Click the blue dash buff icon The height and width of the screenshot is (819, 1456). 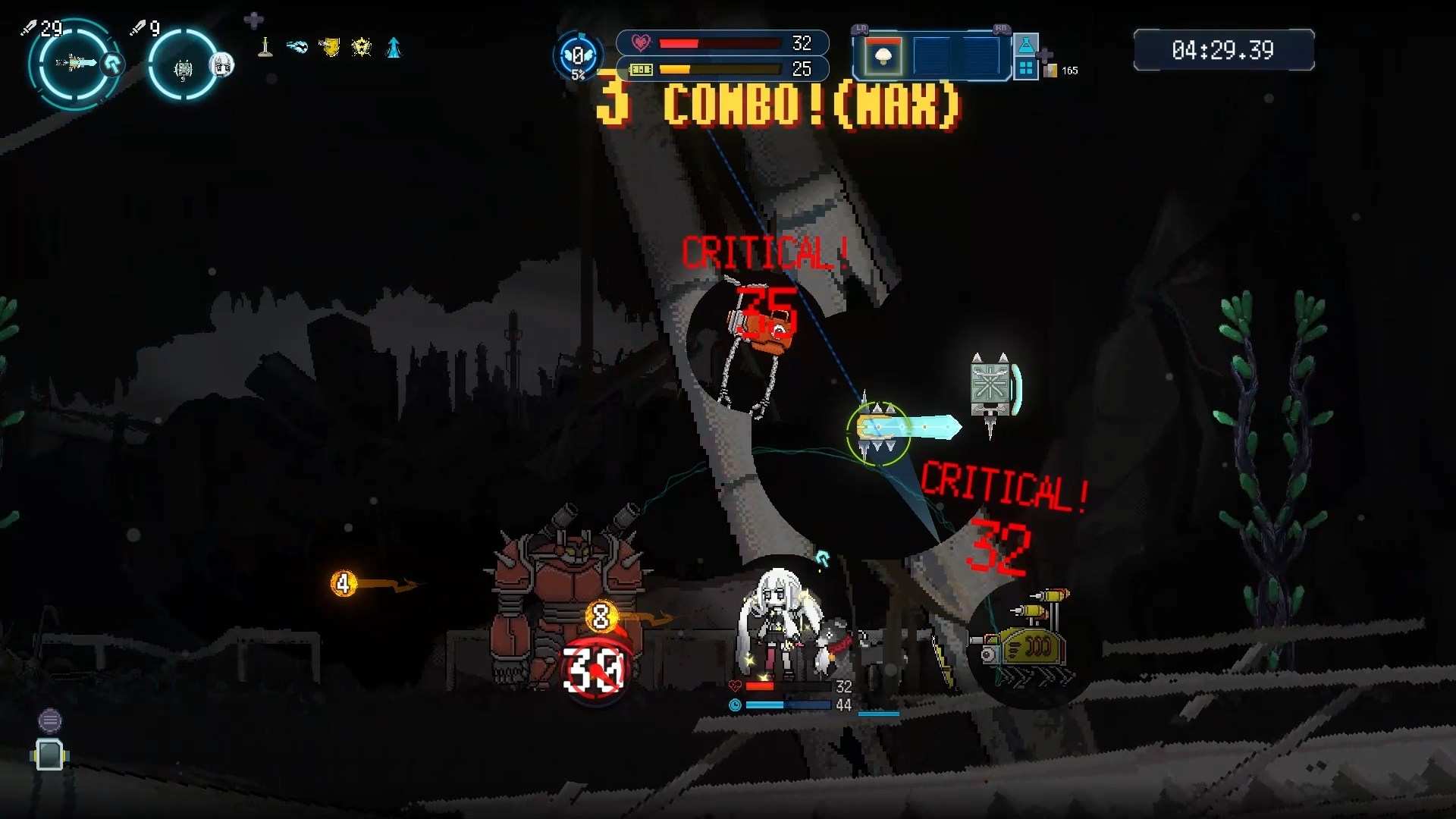click(297, 48)
